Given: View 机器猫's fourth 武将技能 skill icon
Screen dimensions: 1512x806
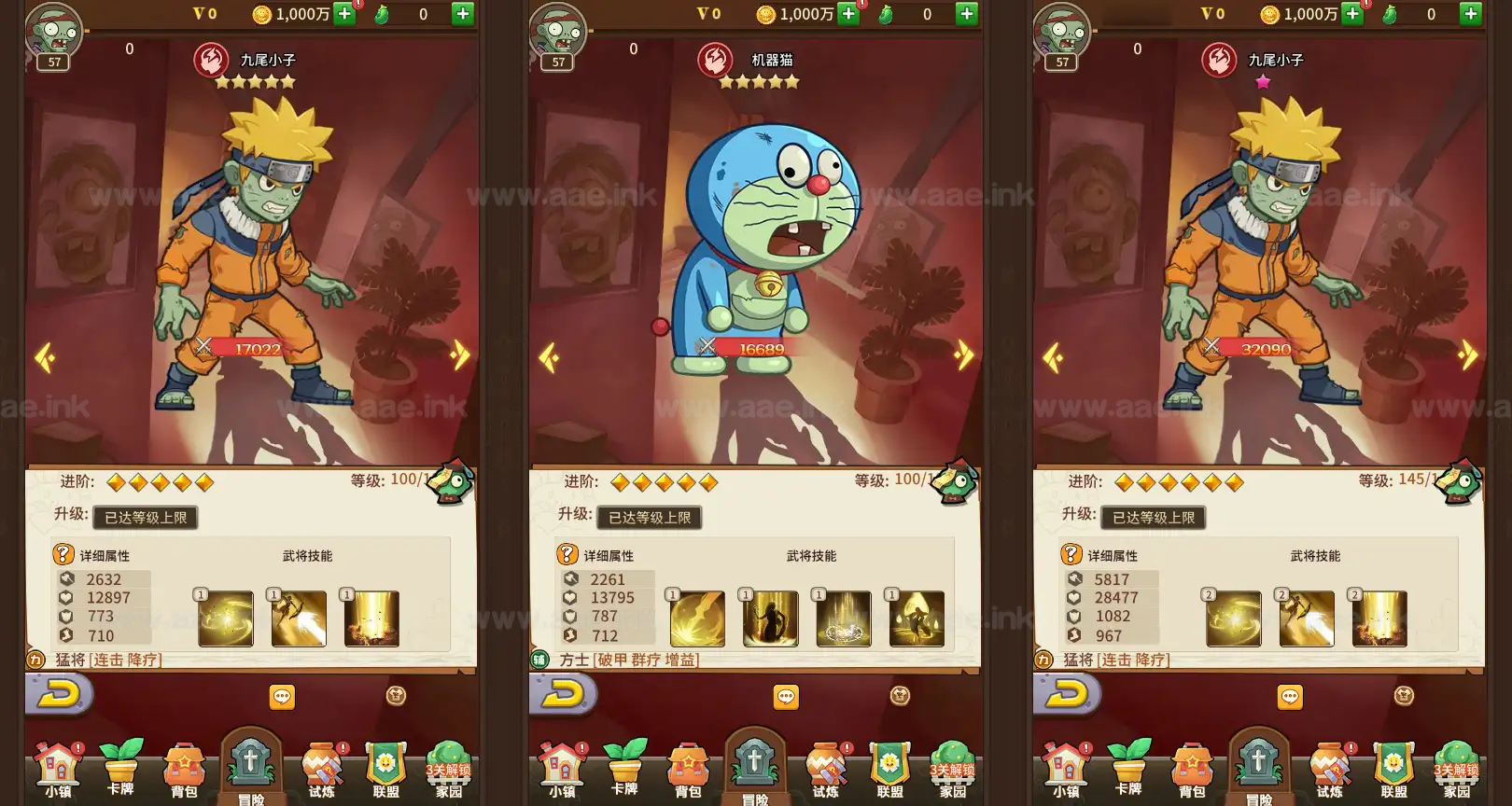Looking at the screenshot, I should click(919, 618).
